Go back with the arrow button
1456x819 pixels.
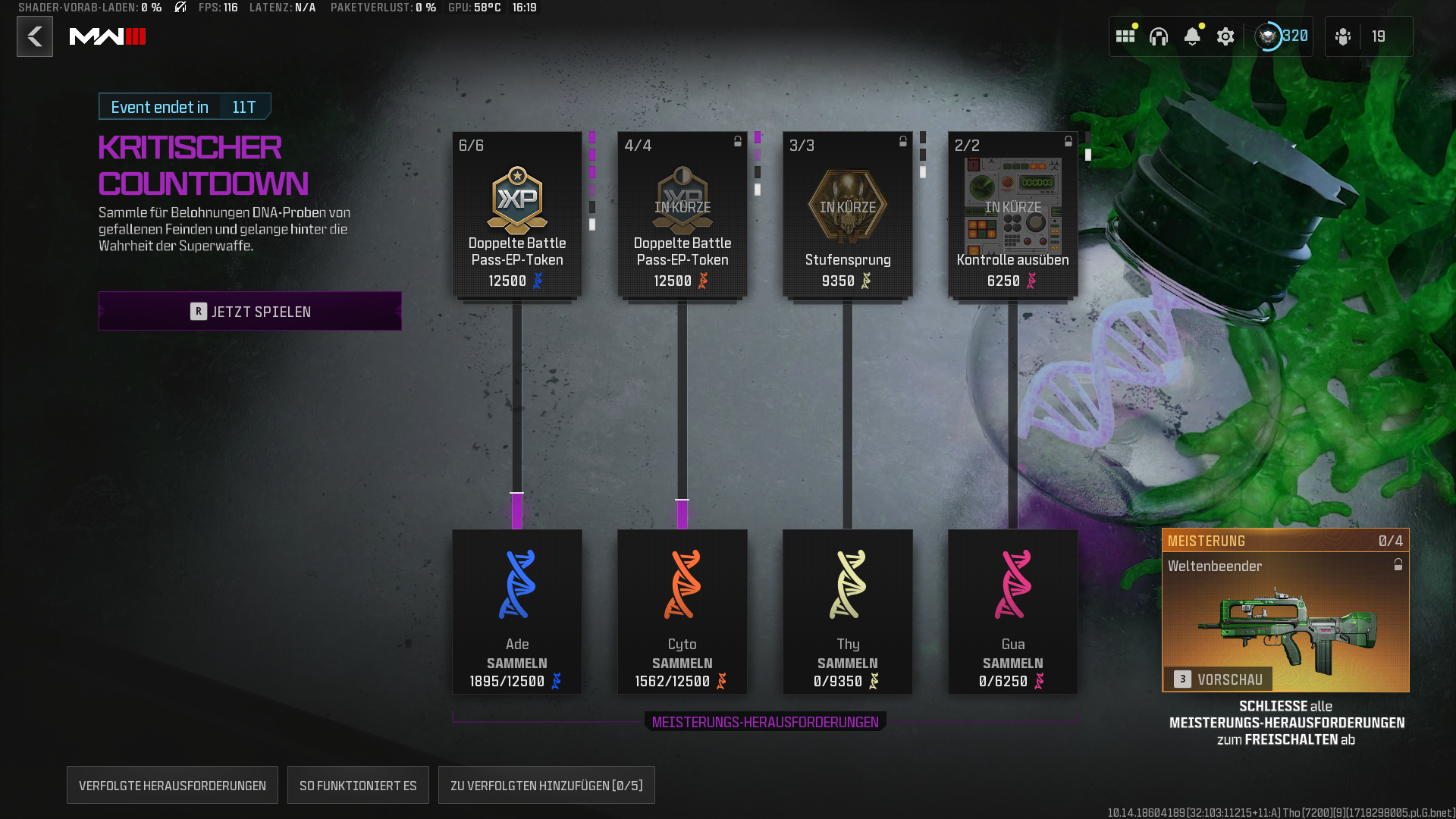point(35,36)
